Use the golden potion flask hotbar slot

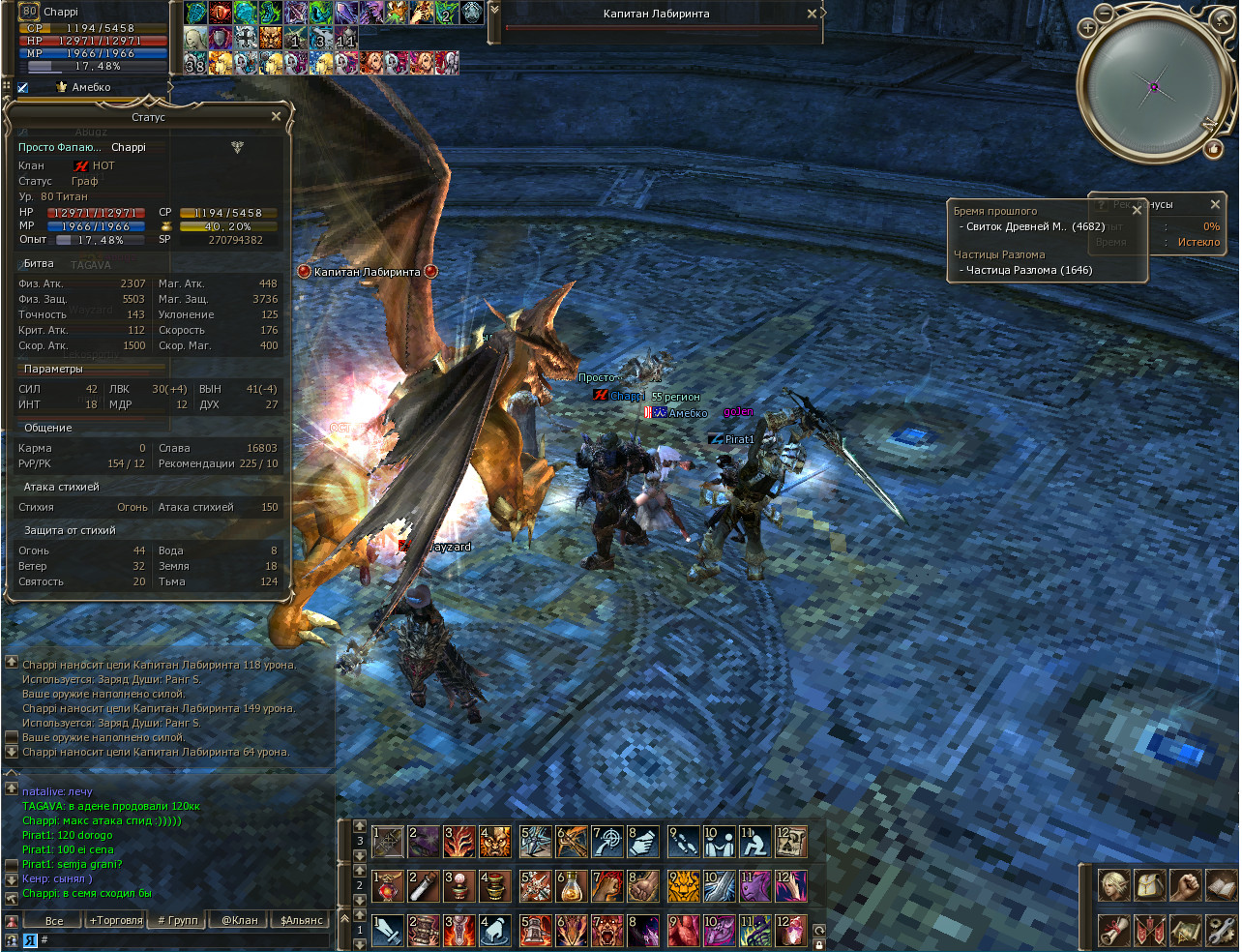(572, 886)
